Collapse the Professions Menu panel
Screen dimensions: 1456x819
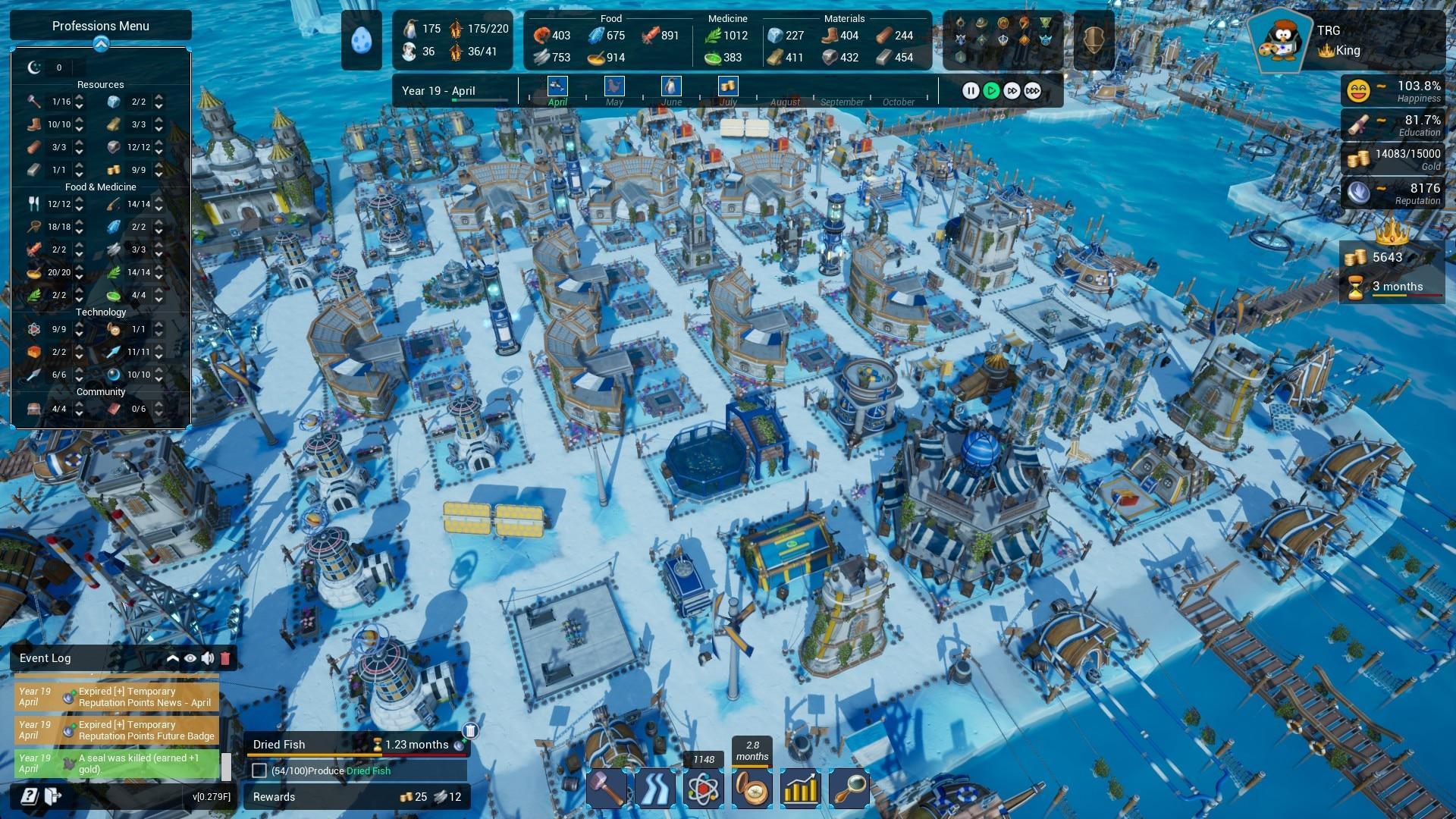click(x=101, y=44)
